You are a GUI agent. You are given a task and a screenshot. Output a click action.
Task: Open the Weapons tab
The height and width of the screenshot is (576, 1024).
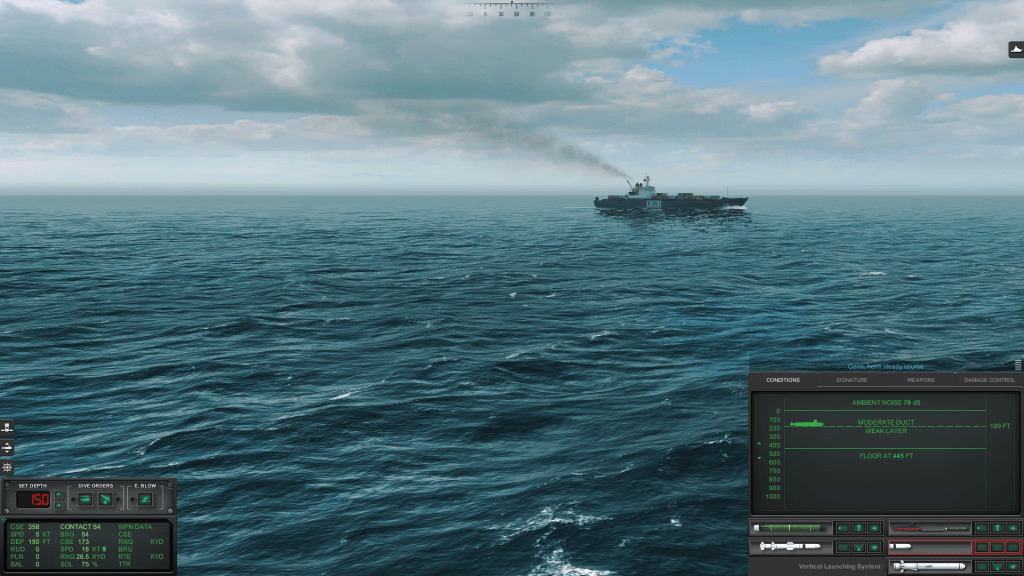[920, 380]
